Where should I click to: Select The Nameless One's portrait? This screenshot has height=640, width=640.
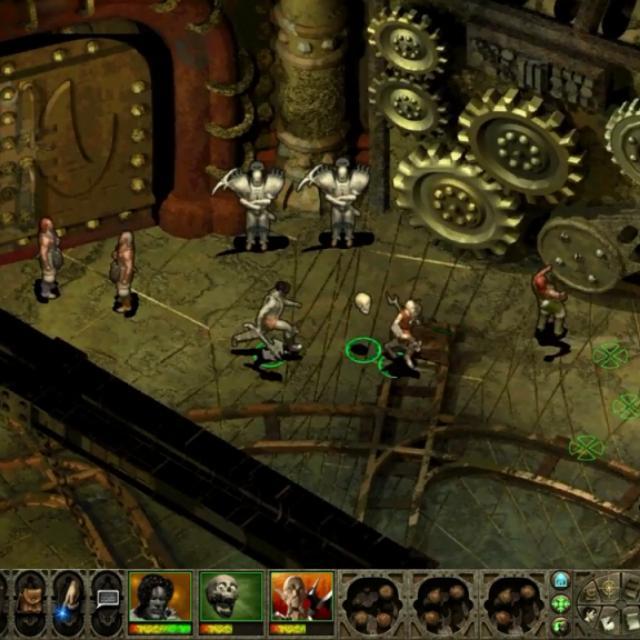160,598
